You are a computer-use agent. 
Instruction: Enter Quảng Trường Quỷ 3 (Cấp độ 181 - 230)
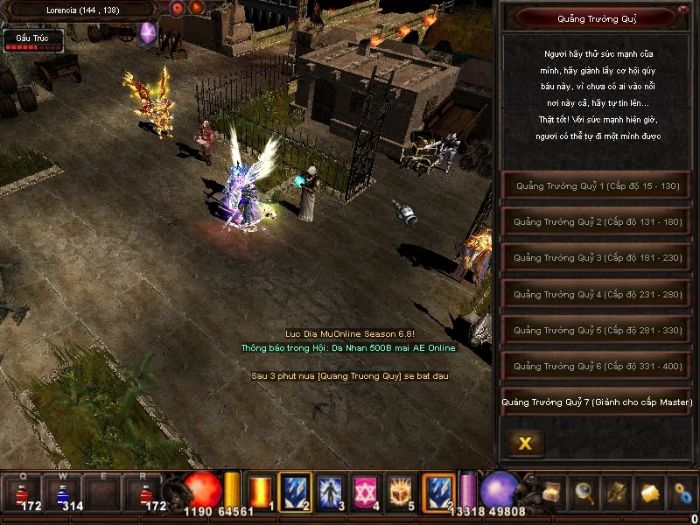[597, 257]
